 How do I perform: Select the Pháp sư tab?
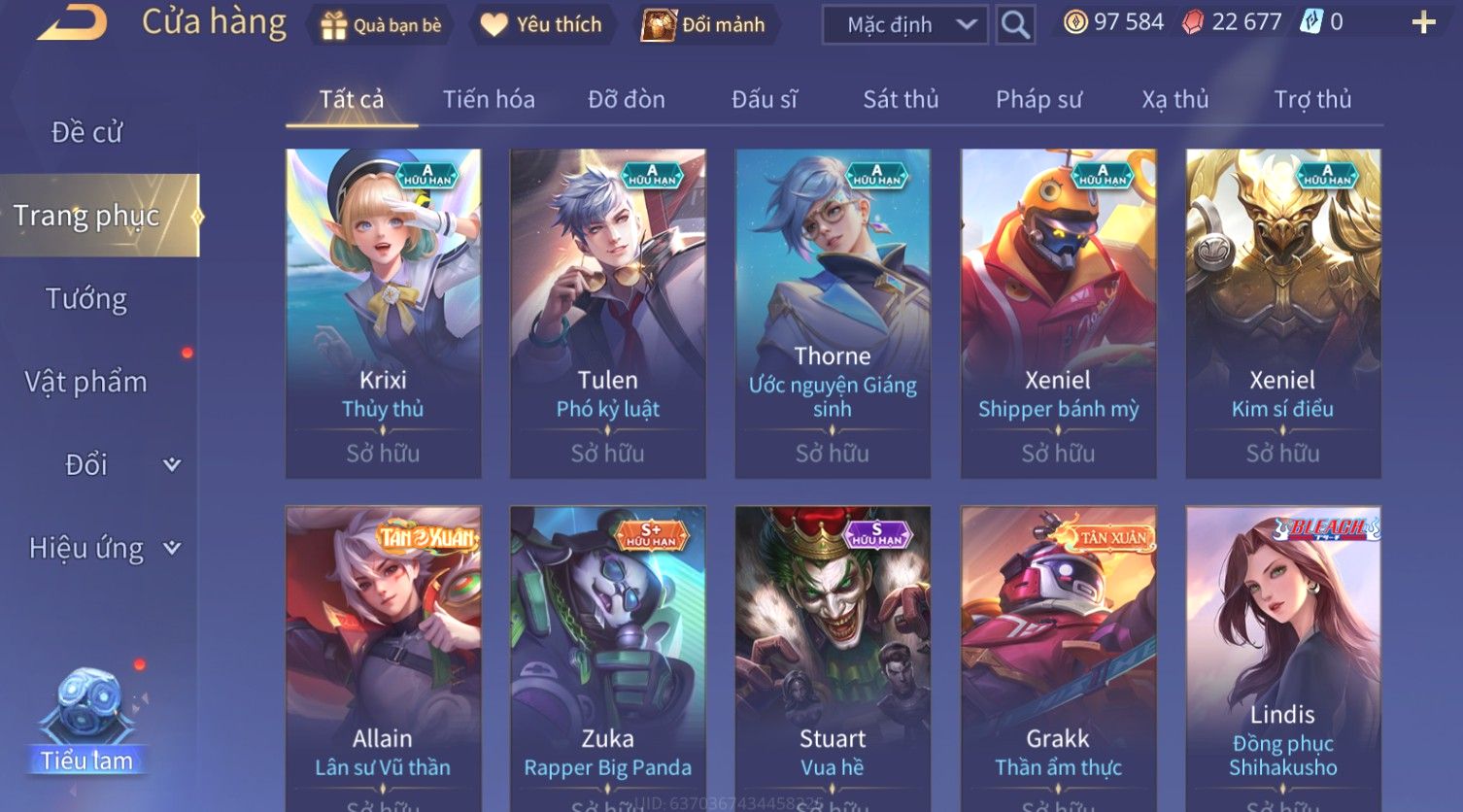point(1038,99)
